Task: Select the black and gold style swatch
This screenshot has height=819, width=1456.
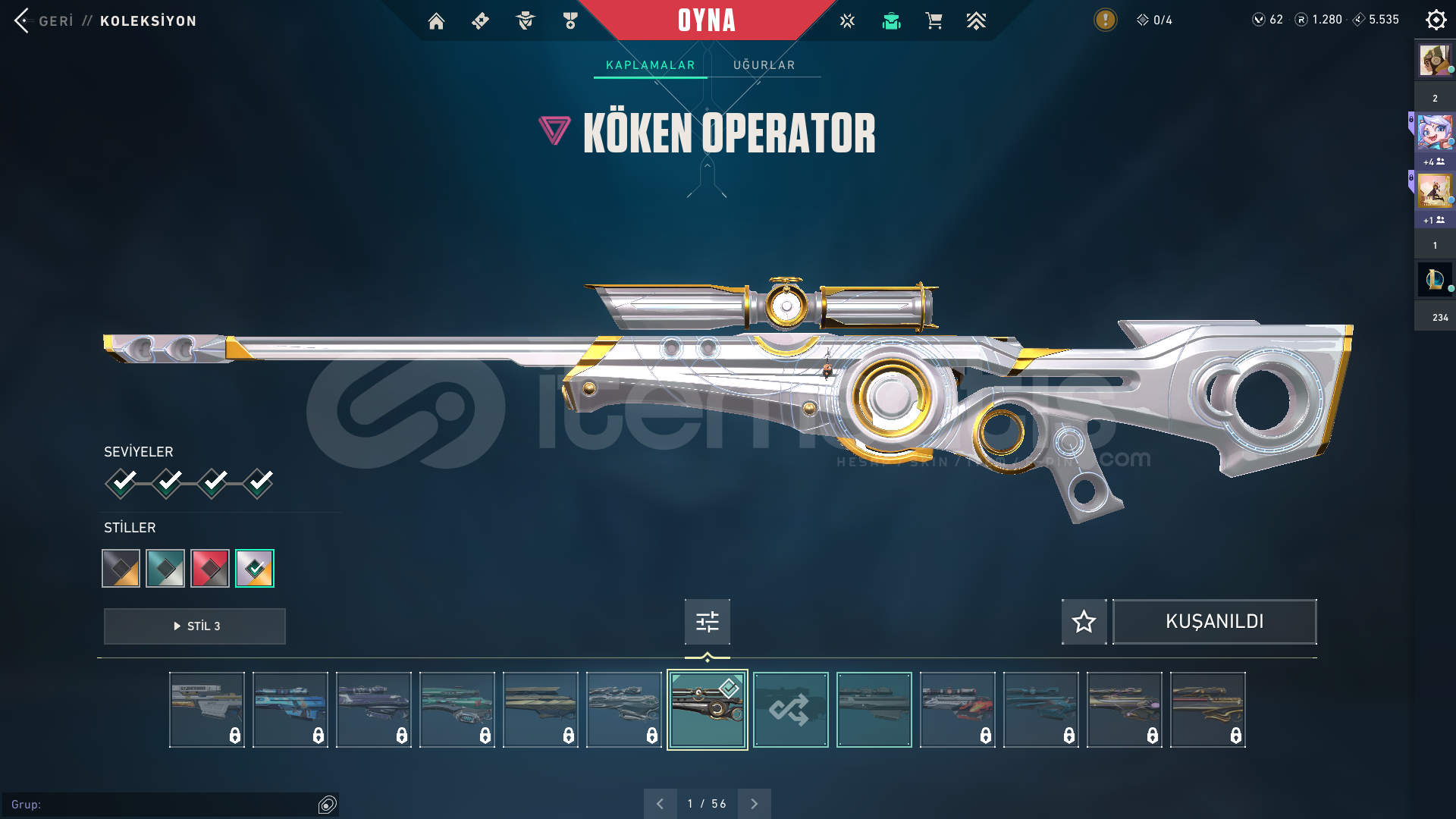Action: point(121,568)
